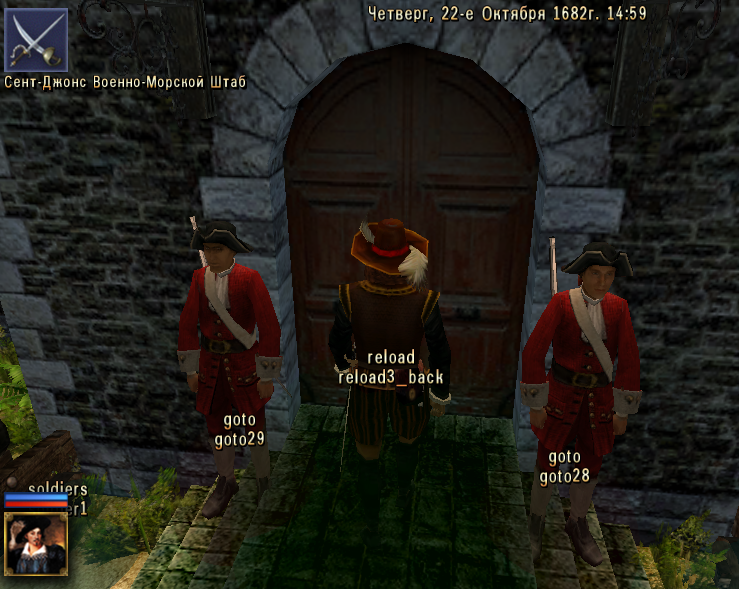Click the crossed sabres icon
Viewport: 739px width, 589px height.
point(36,40)
